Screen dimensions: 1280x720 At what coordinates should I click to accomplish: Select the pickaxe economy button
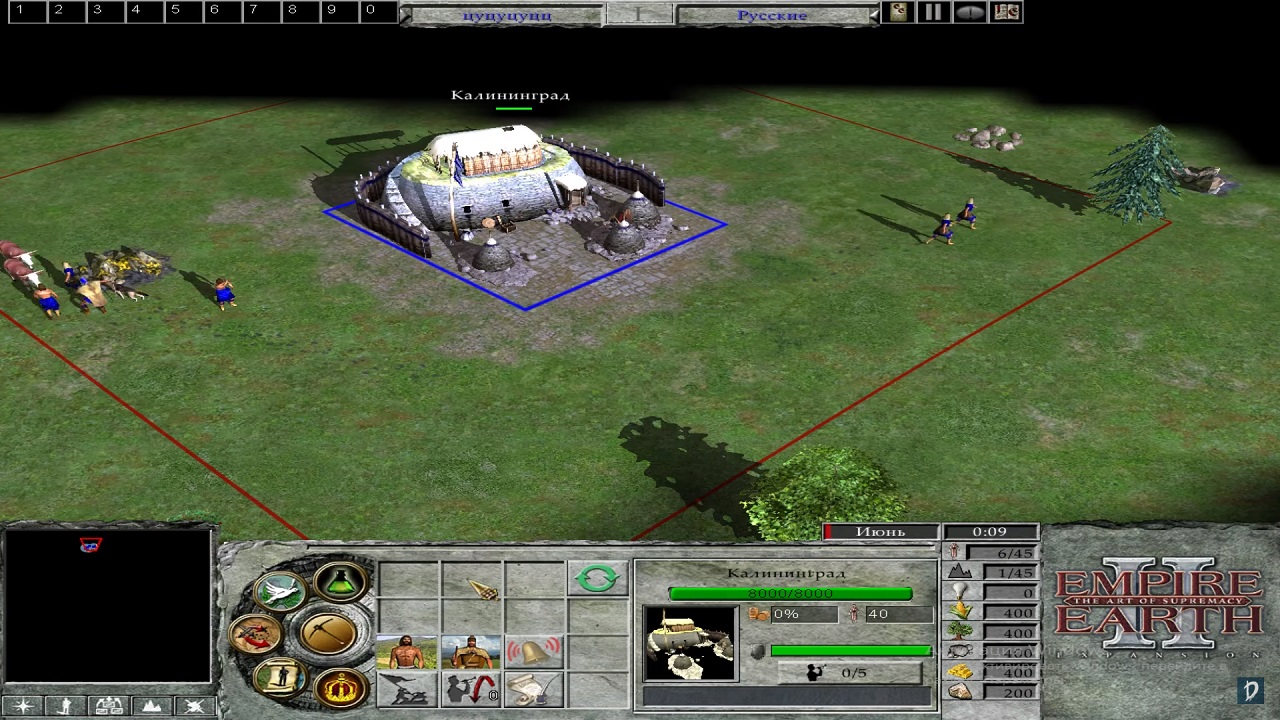click(327, 631)
